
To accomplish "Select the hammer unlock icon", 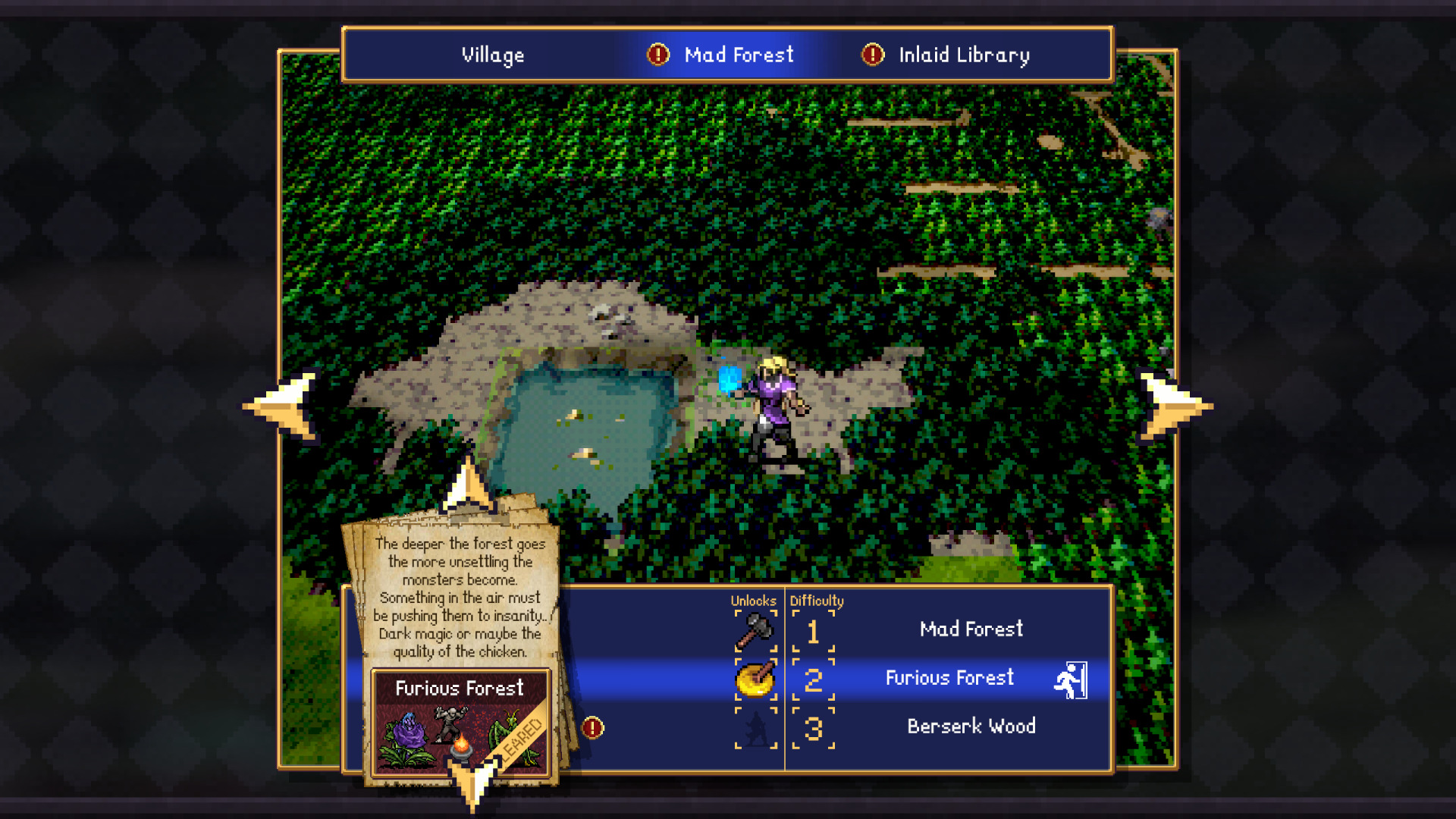I will (x=755, y=631).
